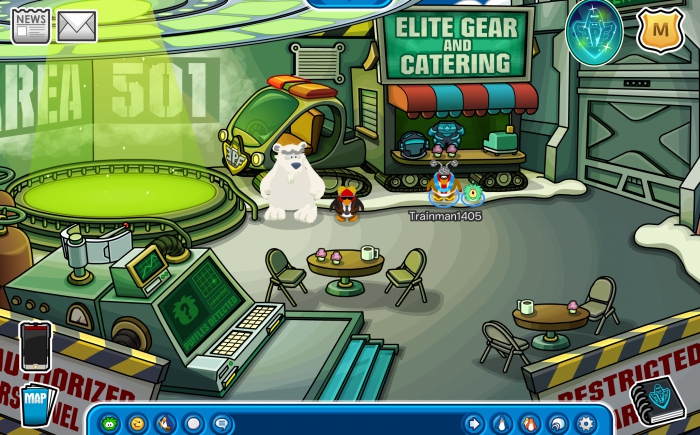Throw a snowball with the white ball icon
The image size is (700, 435).
pyautogui.click(x=194, y=423)
